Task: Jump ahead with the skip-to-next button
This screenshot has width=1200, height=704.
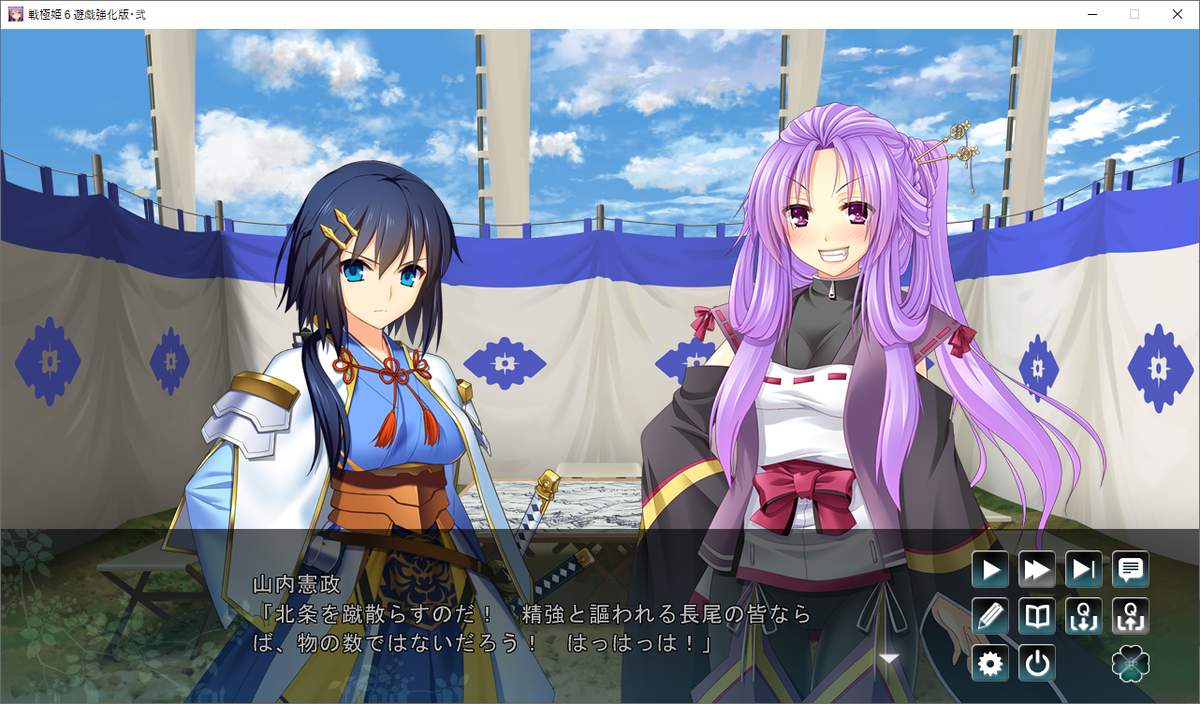Action: 1084,570
